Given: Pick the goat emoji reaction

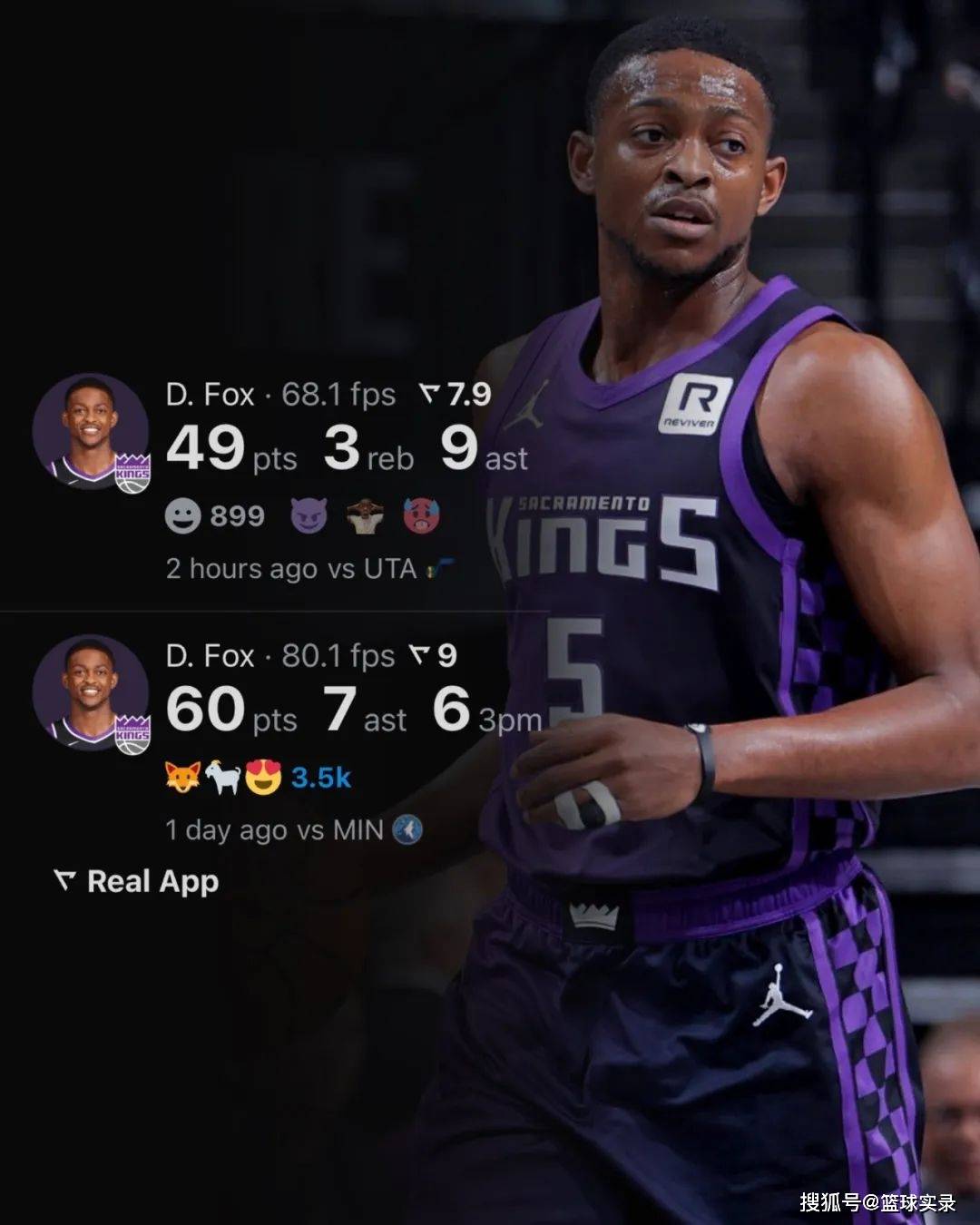Looking at the screenshot, I should pyautogui.click(x=222, y=778).
